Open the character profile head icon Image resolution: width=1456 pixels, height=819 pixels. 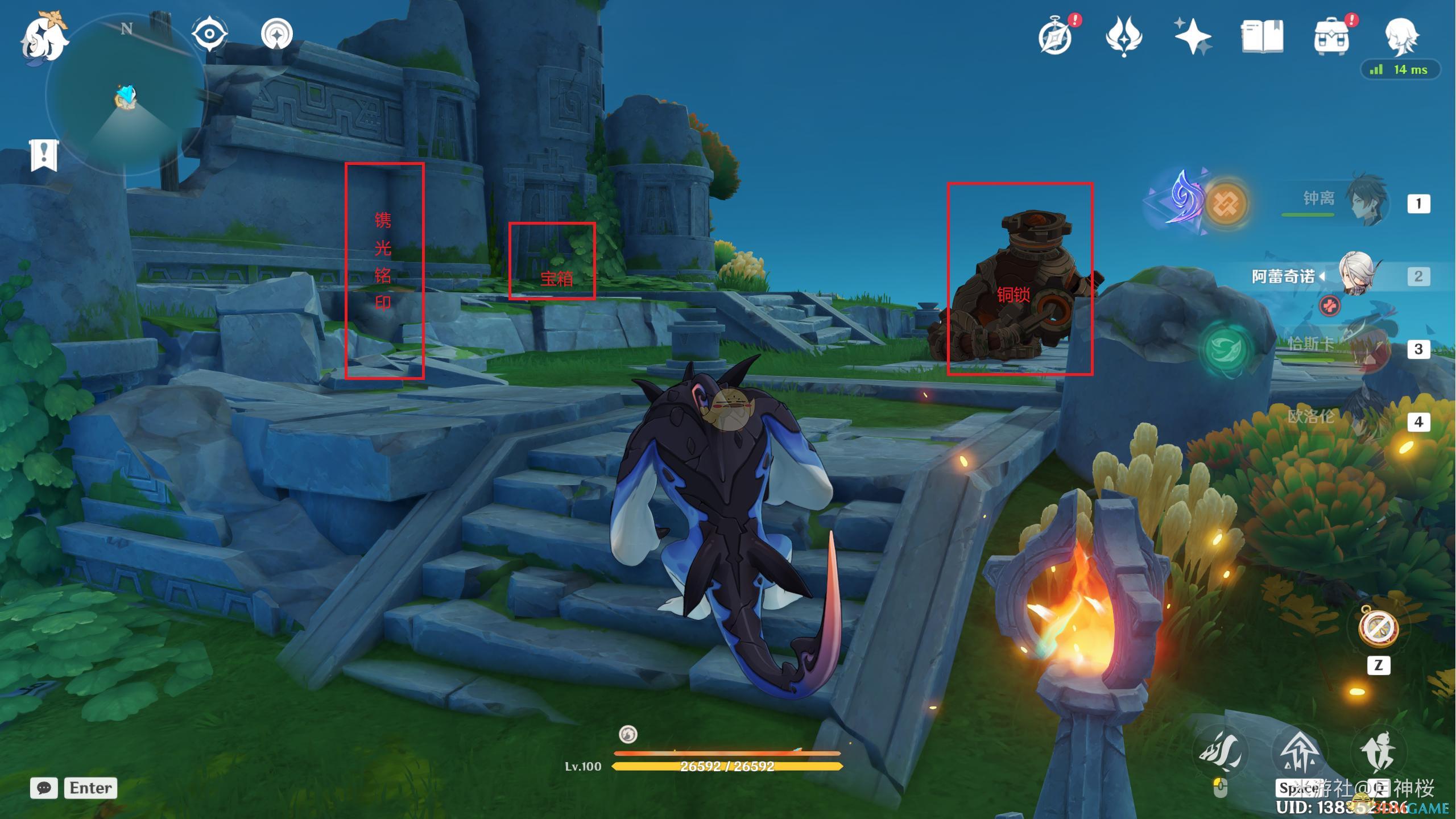(1401, 36)
